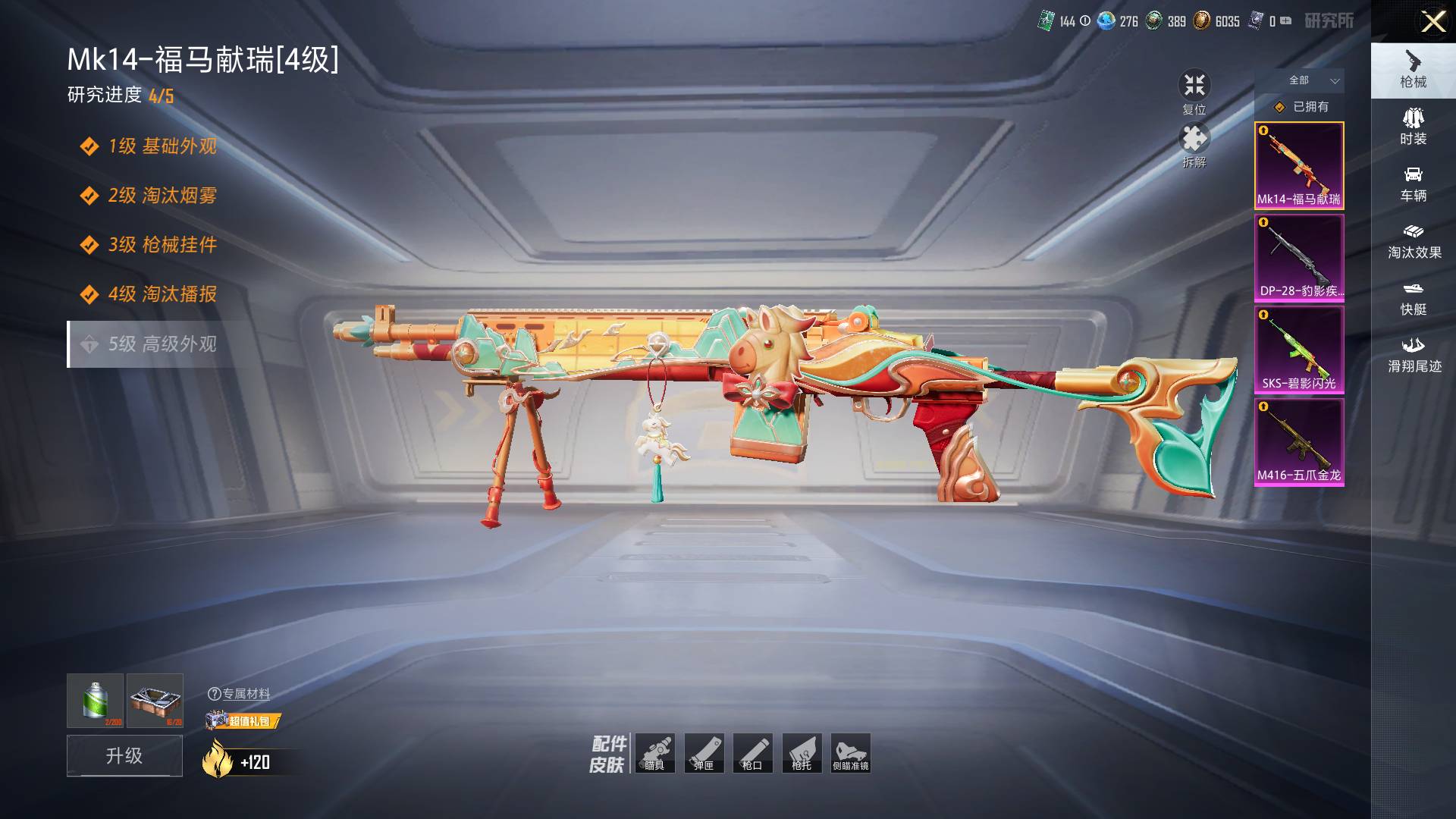The image size is (1456, 819).
Task: Open the 快艇 speedboat tab
Action: [1413, 298]
